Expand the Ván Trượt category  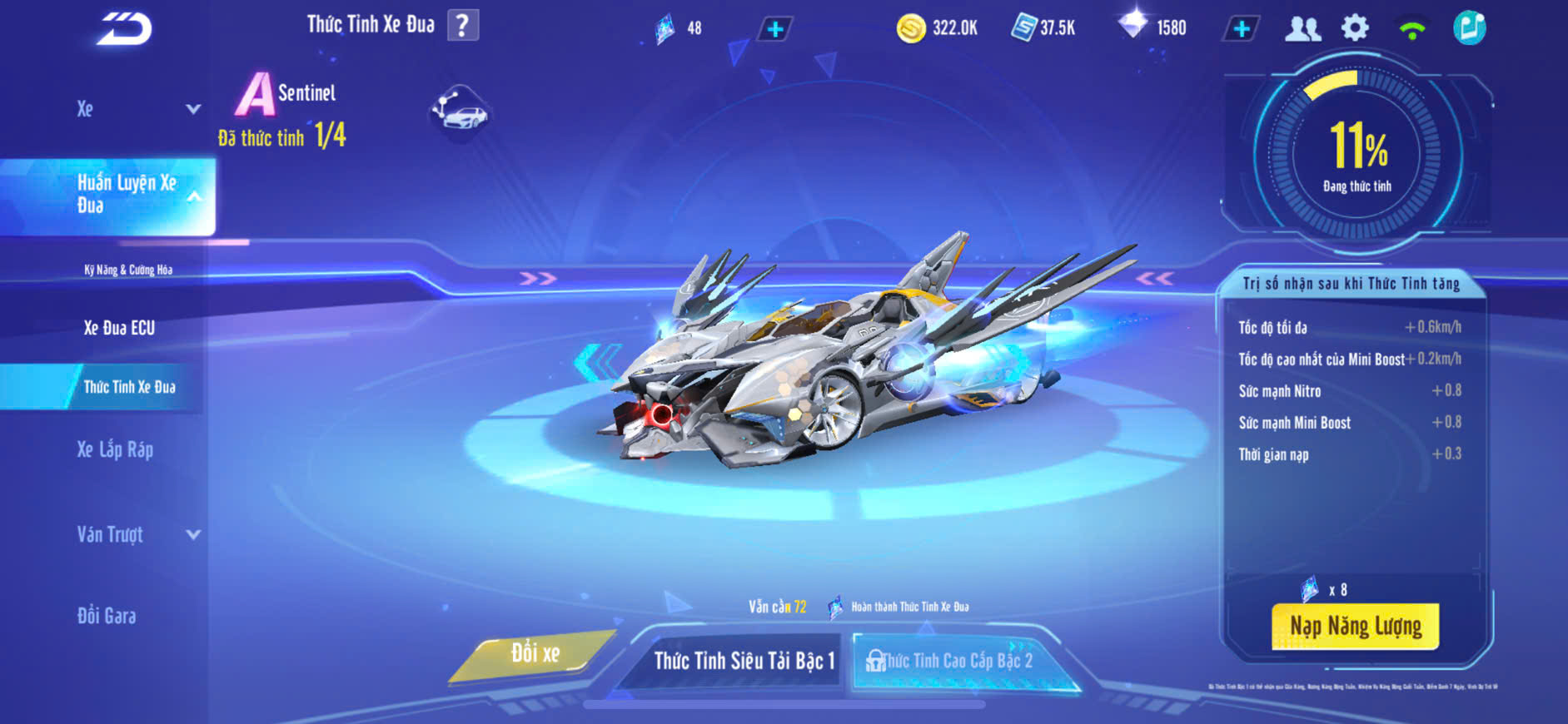137,534
